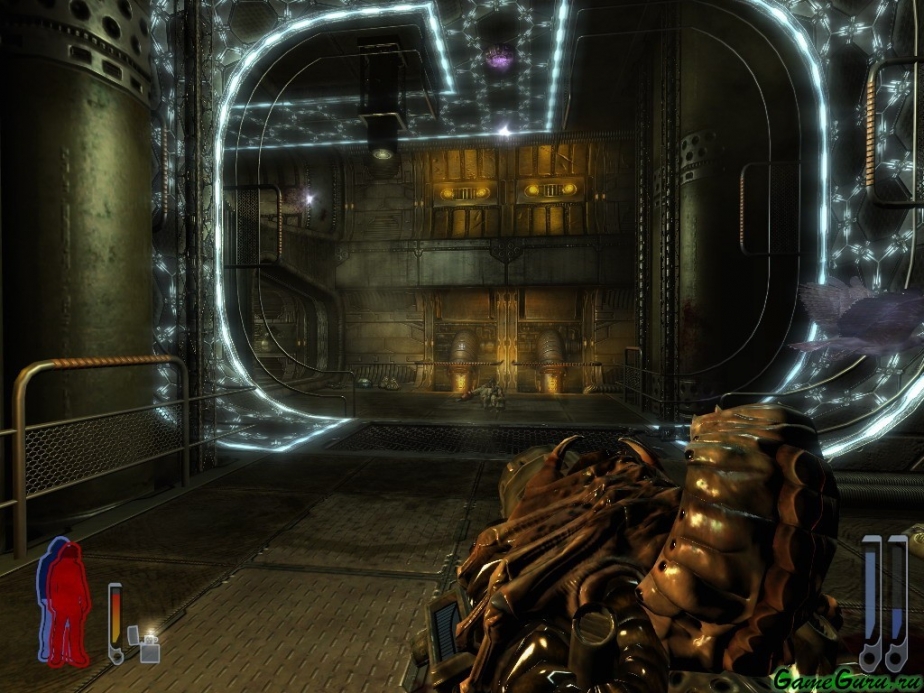Select the red and blue body silhouette icon
The height and width of the screenshot is (693, 924).
coord(64,601)
